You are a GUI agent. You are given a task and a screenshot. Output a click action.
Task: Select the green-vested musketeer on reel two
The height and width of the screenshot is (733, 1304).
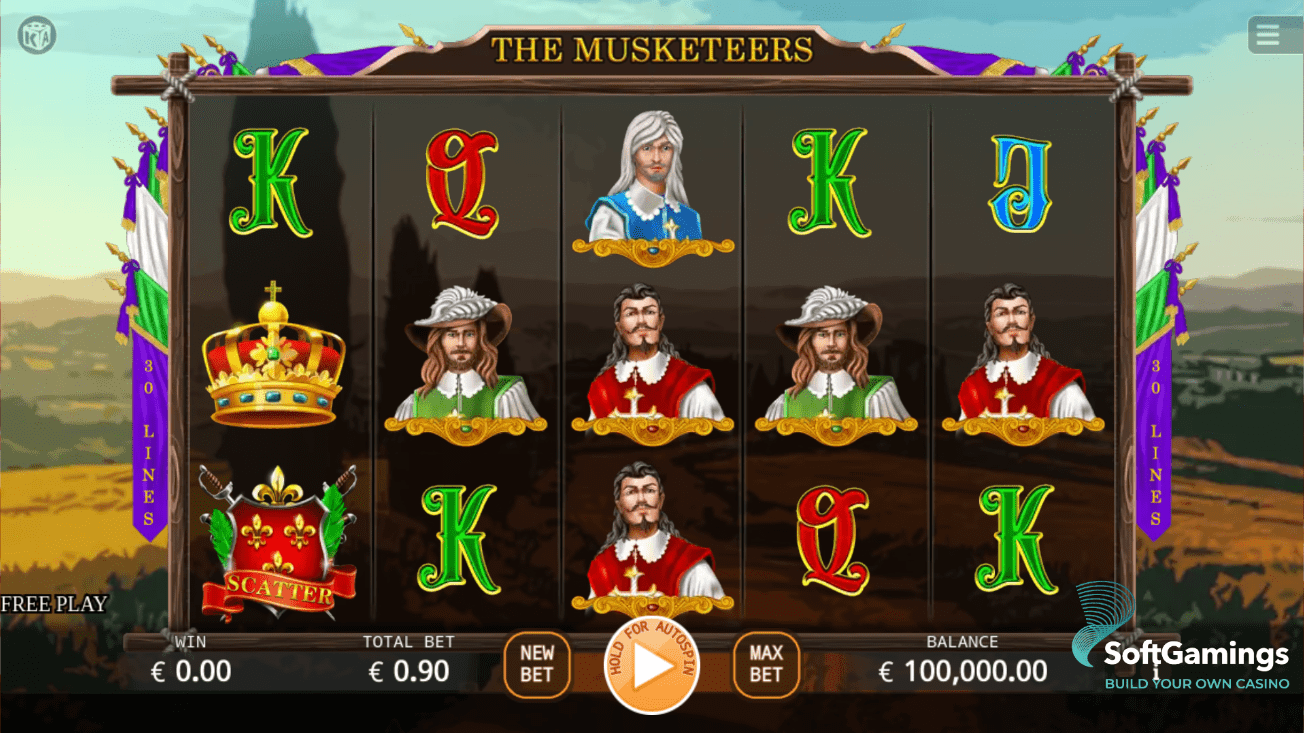465,370
